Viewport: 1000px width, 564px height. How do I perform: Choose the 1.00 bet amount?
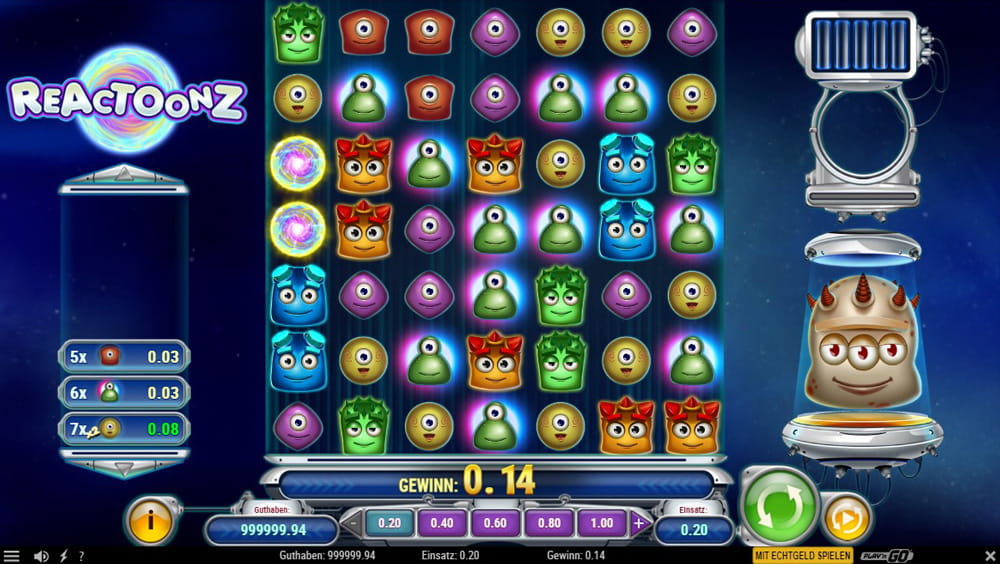pyautogui.click(x=601, y=522)
